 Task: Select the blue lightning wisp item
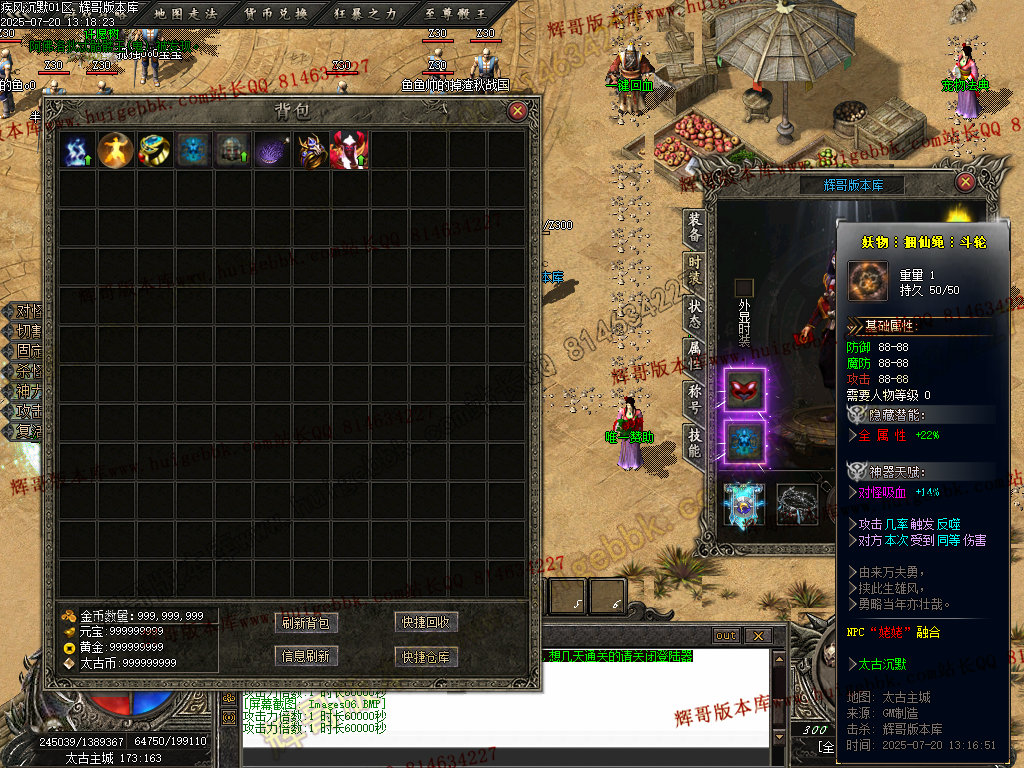coord(77,150)
